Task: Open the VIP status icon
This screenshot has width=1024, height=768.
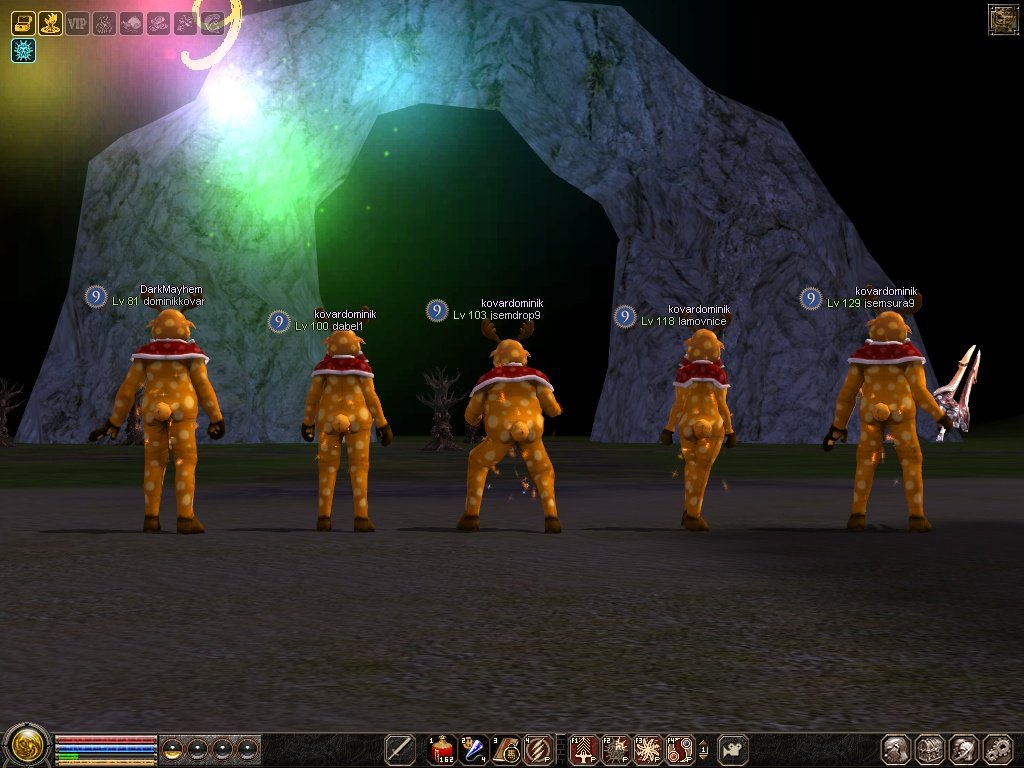Action: 77,22
